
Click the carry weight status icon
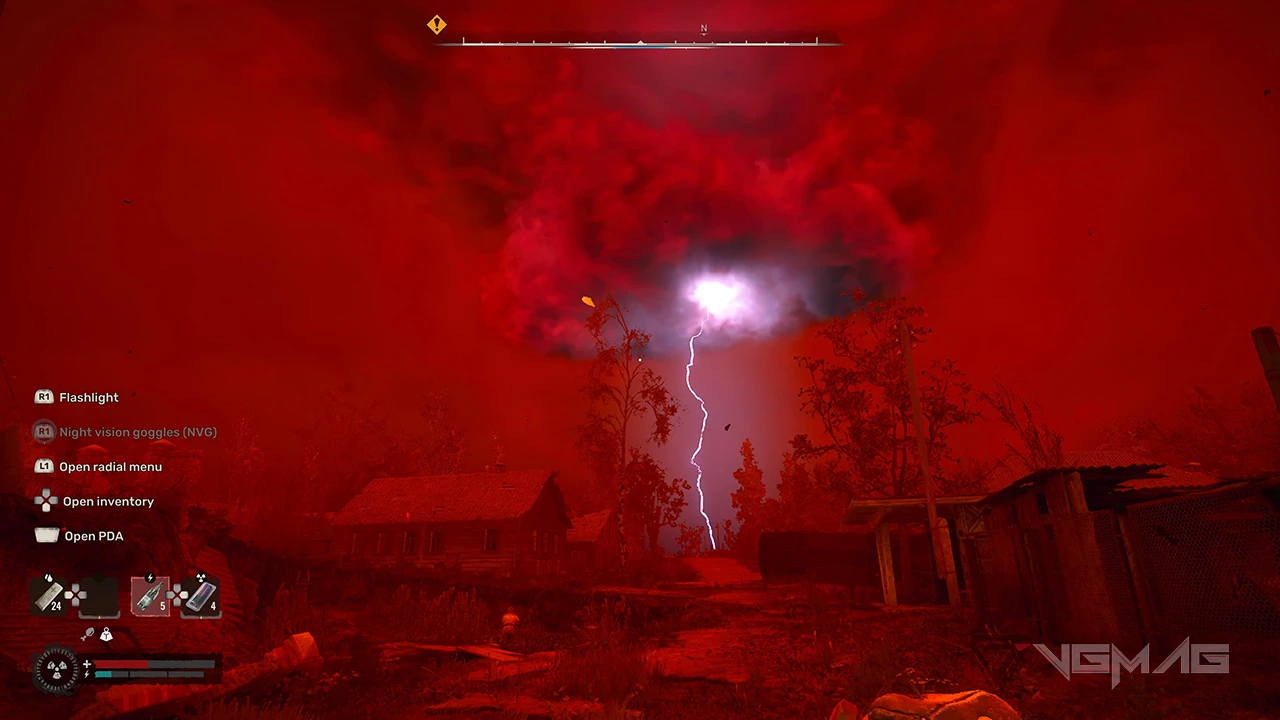[x=106, y=634]
